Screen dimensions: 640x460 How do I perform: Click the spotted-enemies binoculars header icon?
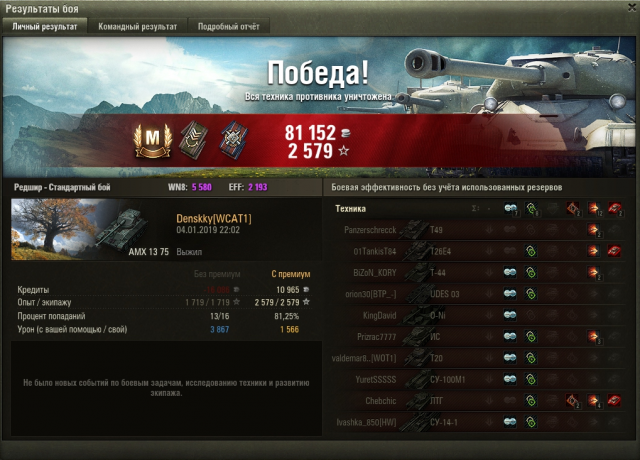[512, 209]
